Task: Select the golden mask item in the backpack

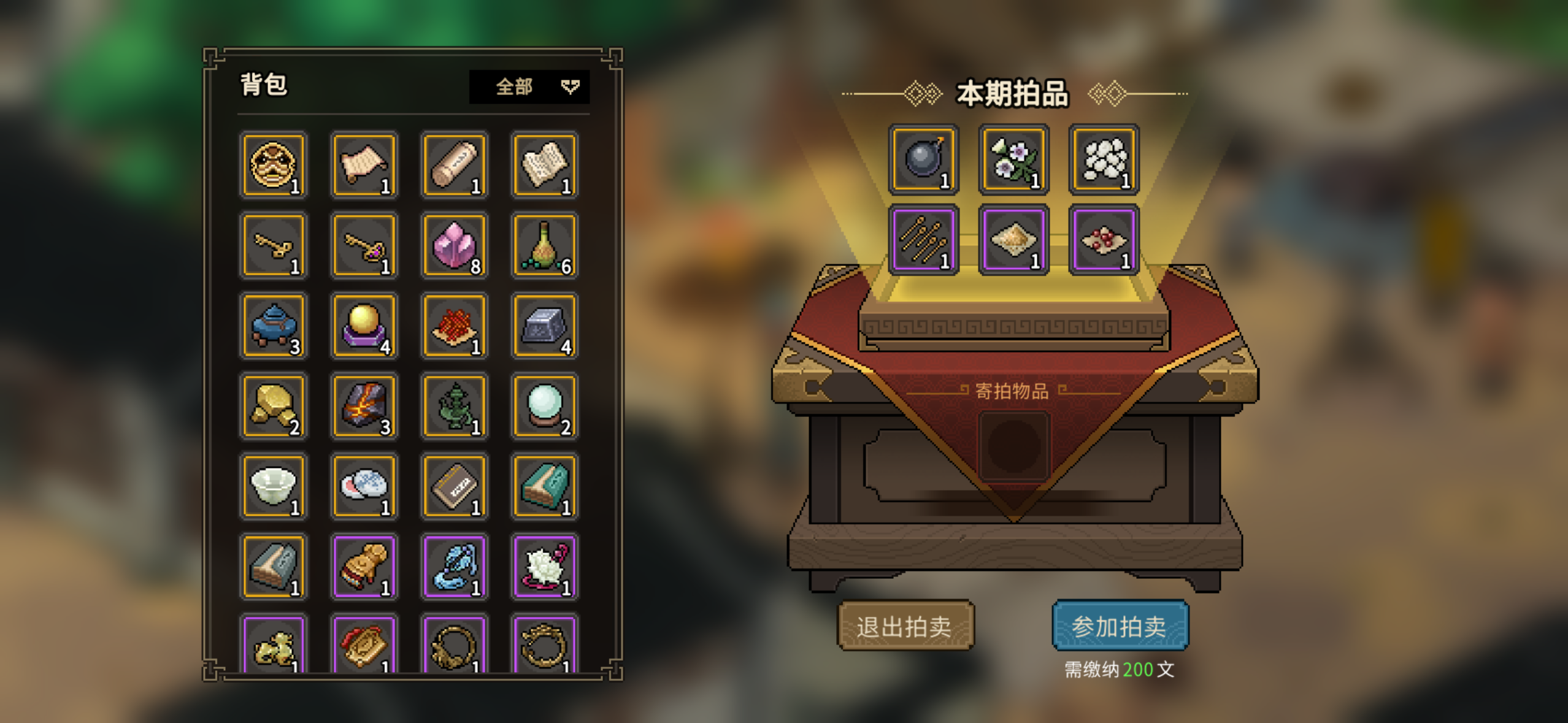Action: 273,164
